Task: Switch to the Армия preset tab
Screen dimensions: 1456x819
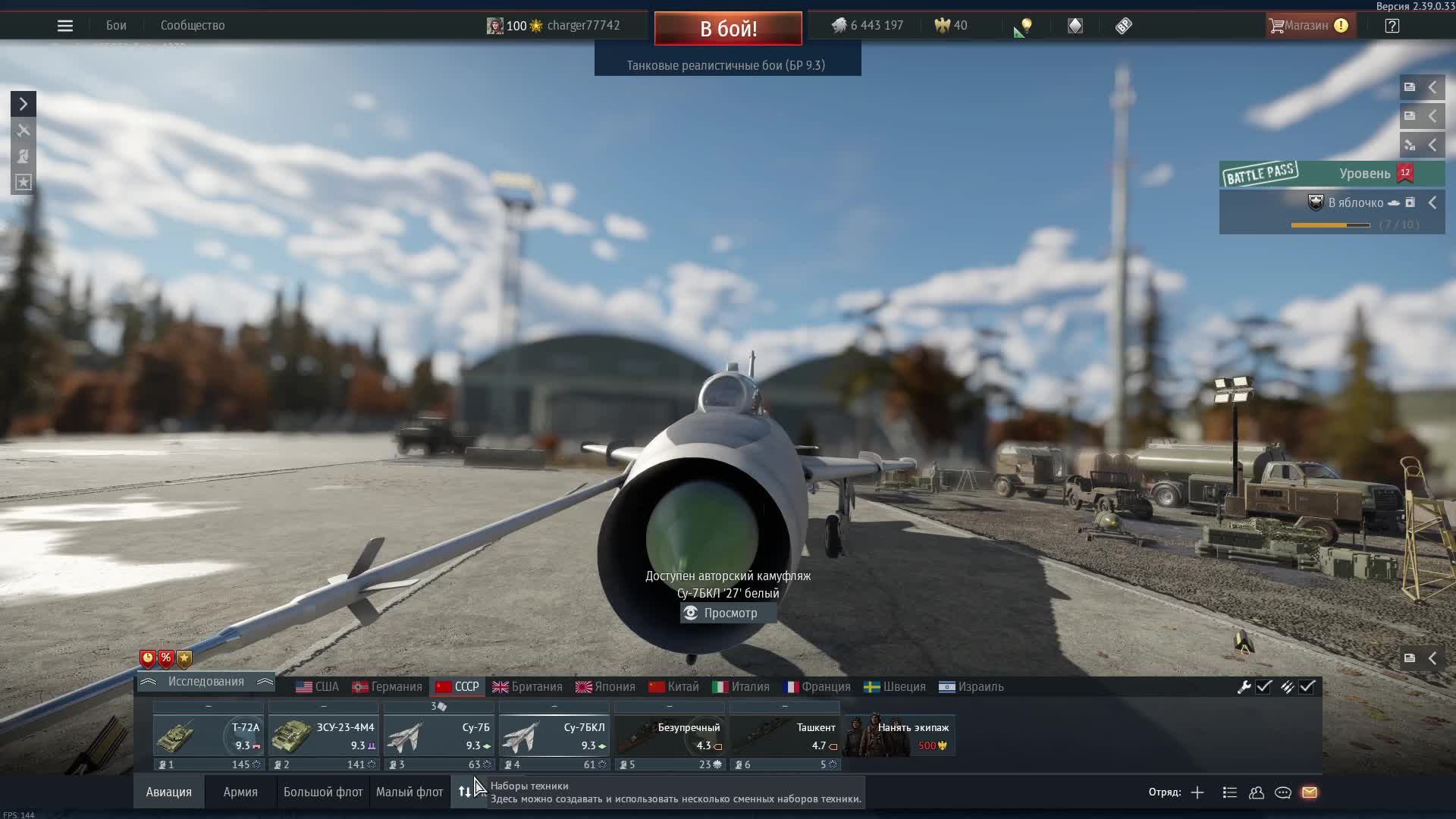Action: coord(240,792)
